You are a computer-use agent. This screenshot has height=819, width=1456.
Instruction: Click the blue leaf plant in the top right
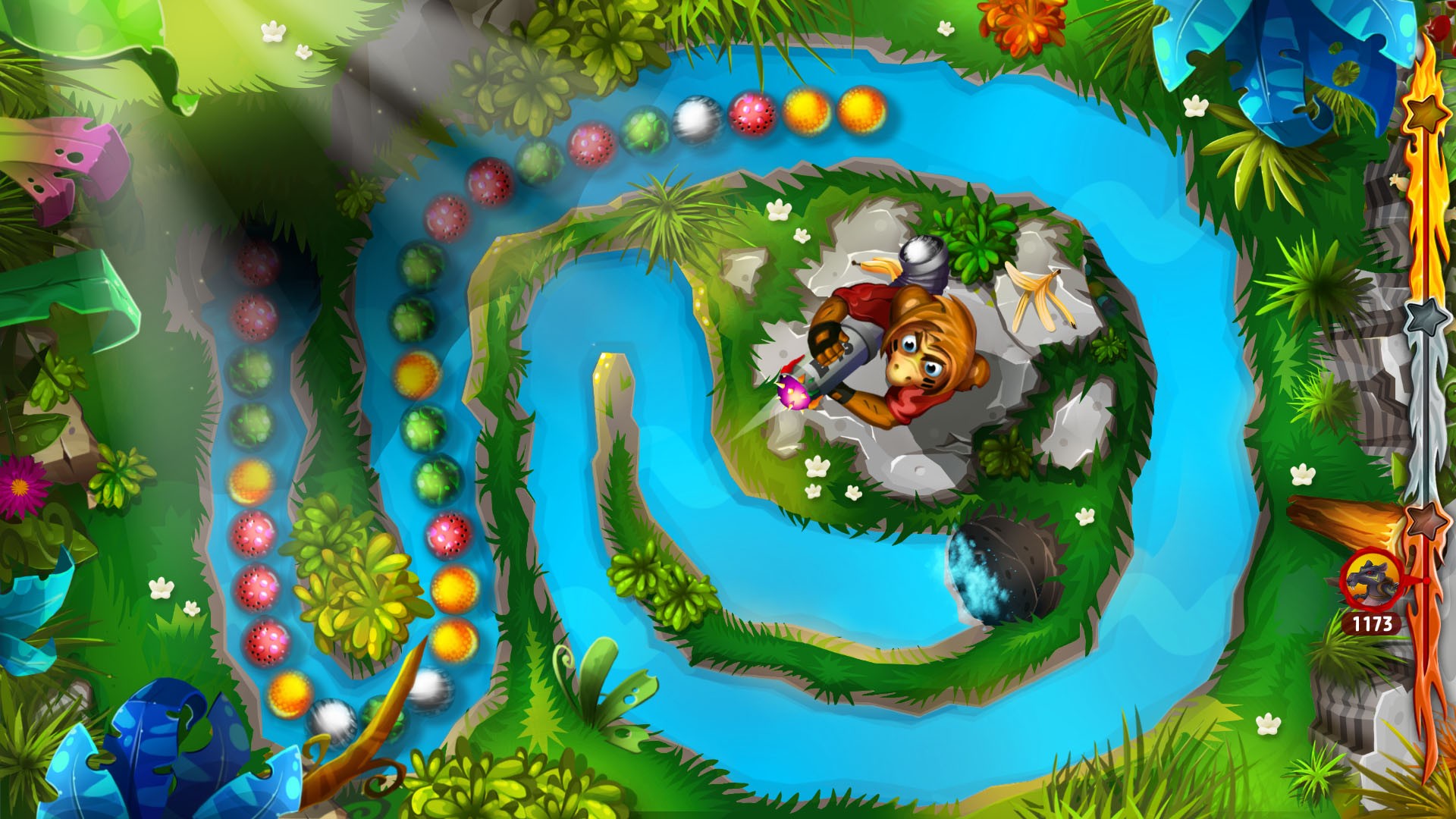(1289, 61)
